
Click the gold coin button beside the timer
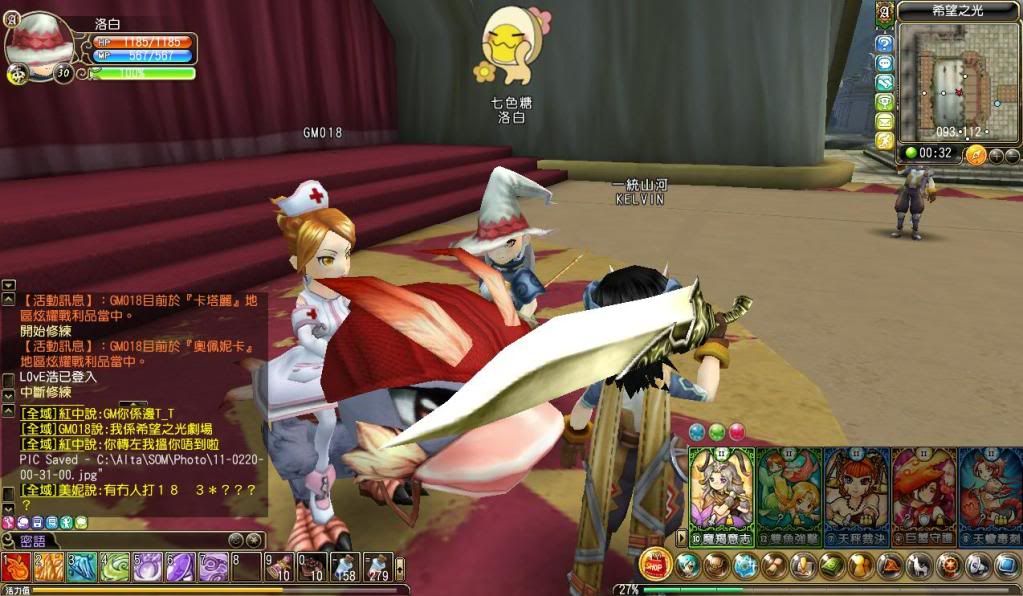[976, 154]
